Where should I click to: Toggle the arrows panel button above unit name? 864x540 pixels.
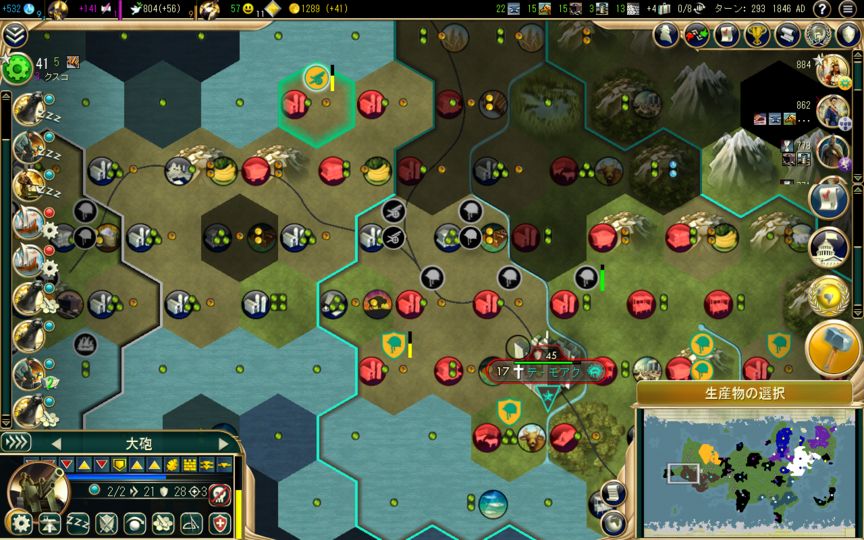coord(15,442)
